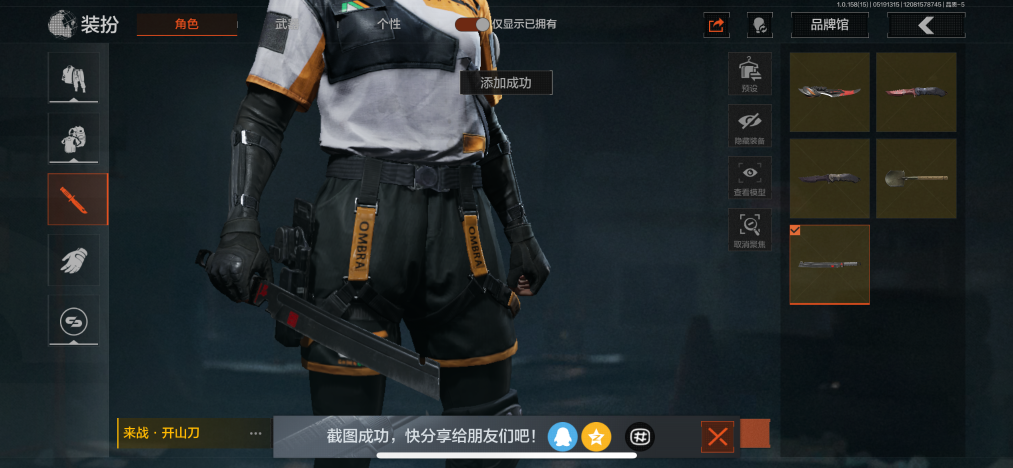The height and width of the screenshot is (468, 1013).
Task: Open the clothing outfit category
Action: click(x=74, y=77)
